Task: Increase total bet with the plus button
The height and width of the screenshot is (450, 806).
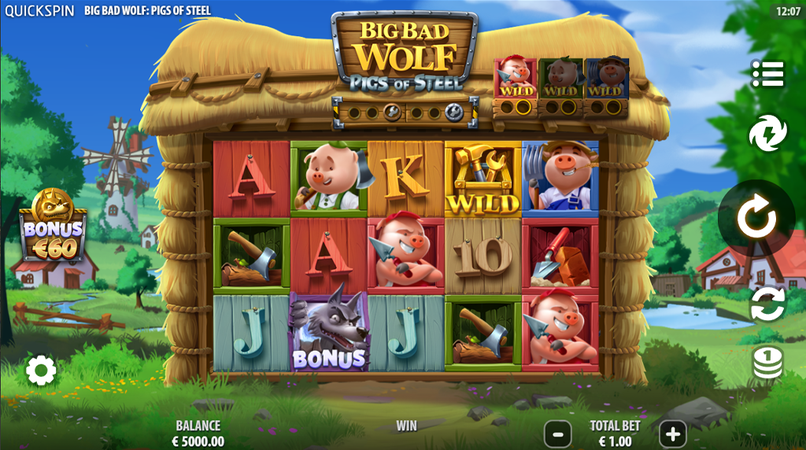Action: pos(673,434)
